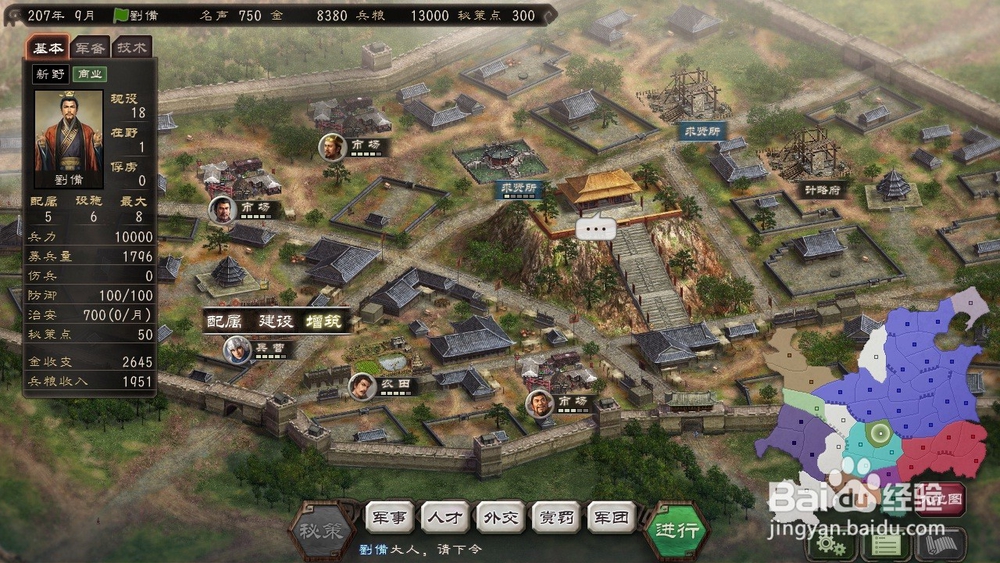Switch to the 军备 tab
The image size is (1000, 563).
point(90,47)
